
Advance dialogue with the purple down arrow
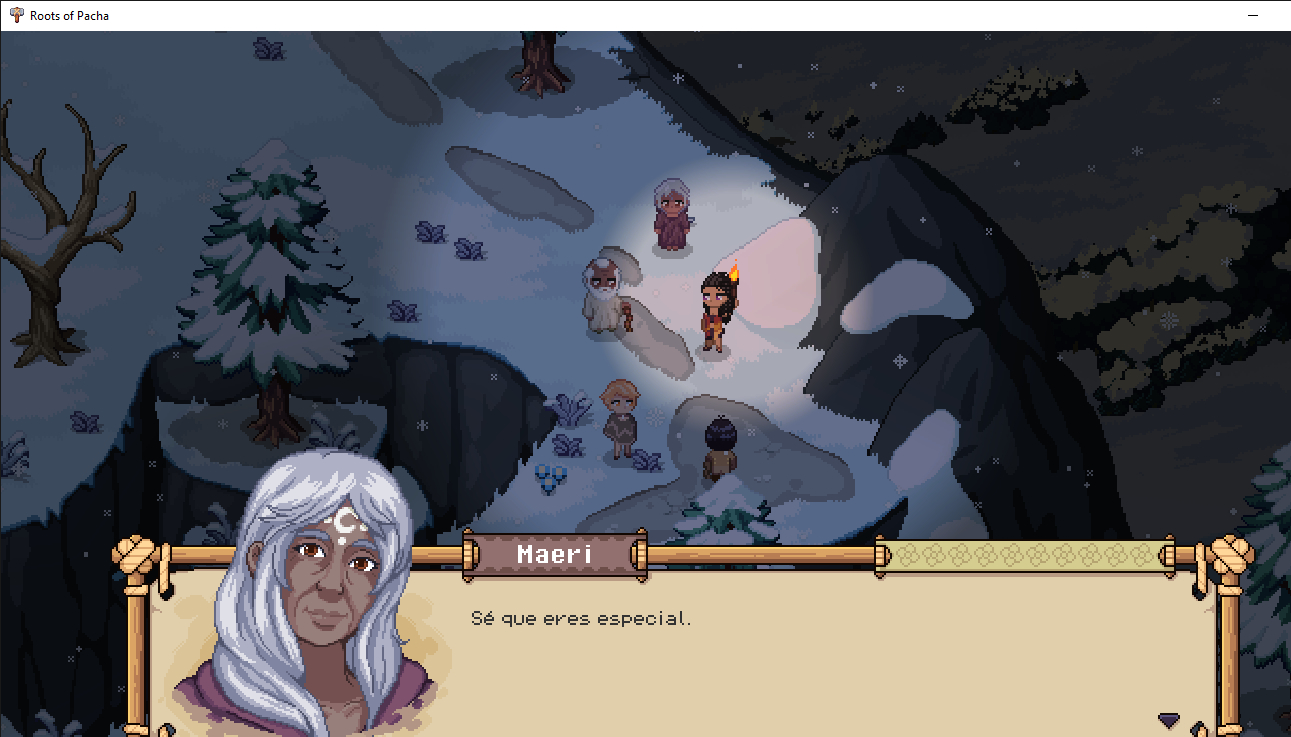coord(1168,719)
